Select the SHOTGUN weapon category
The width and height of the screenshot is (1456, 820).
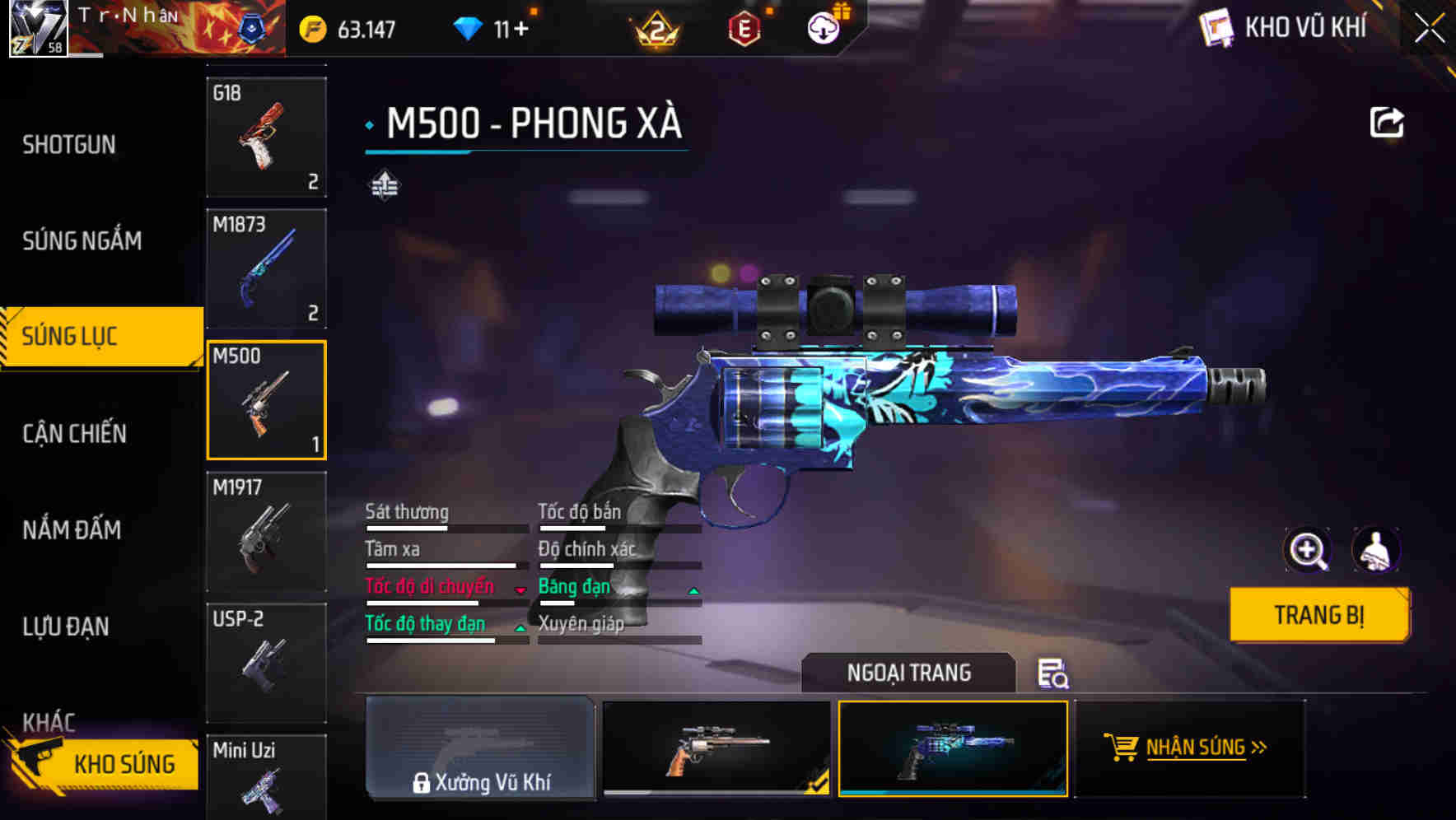coord(69,144)
